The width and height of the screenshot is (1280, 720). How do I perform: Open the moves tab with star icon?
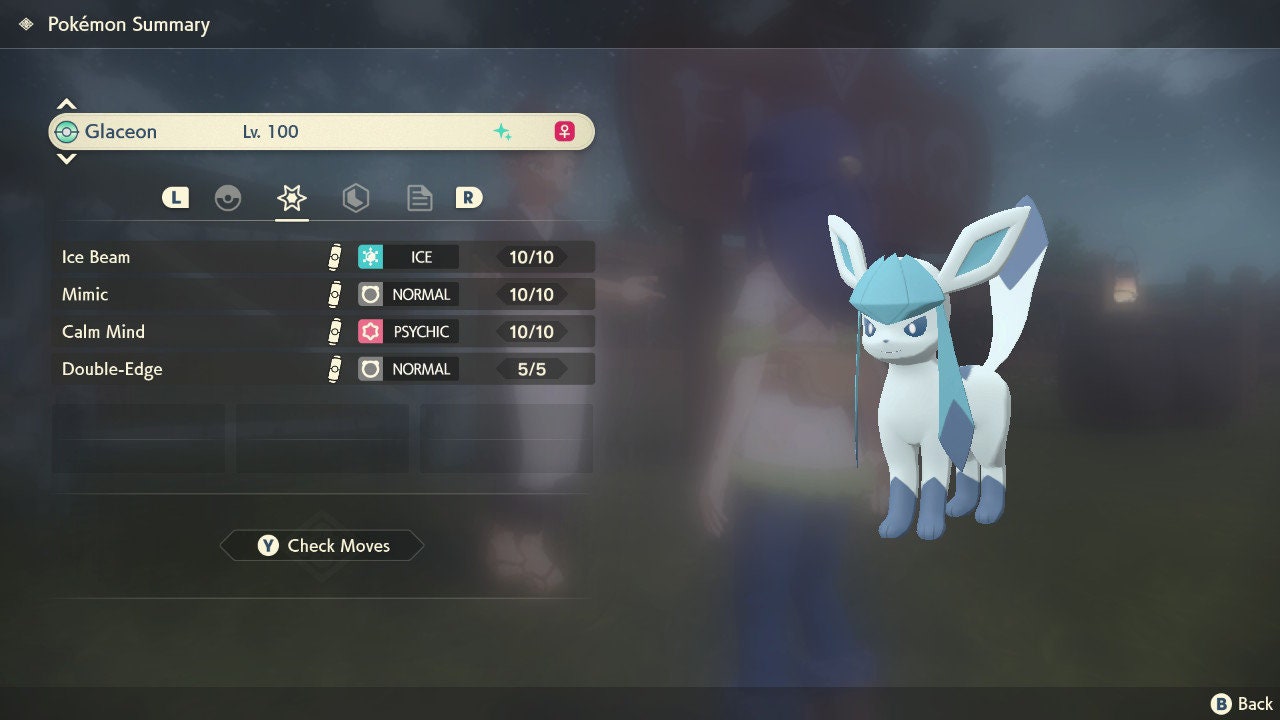(291, 198)
